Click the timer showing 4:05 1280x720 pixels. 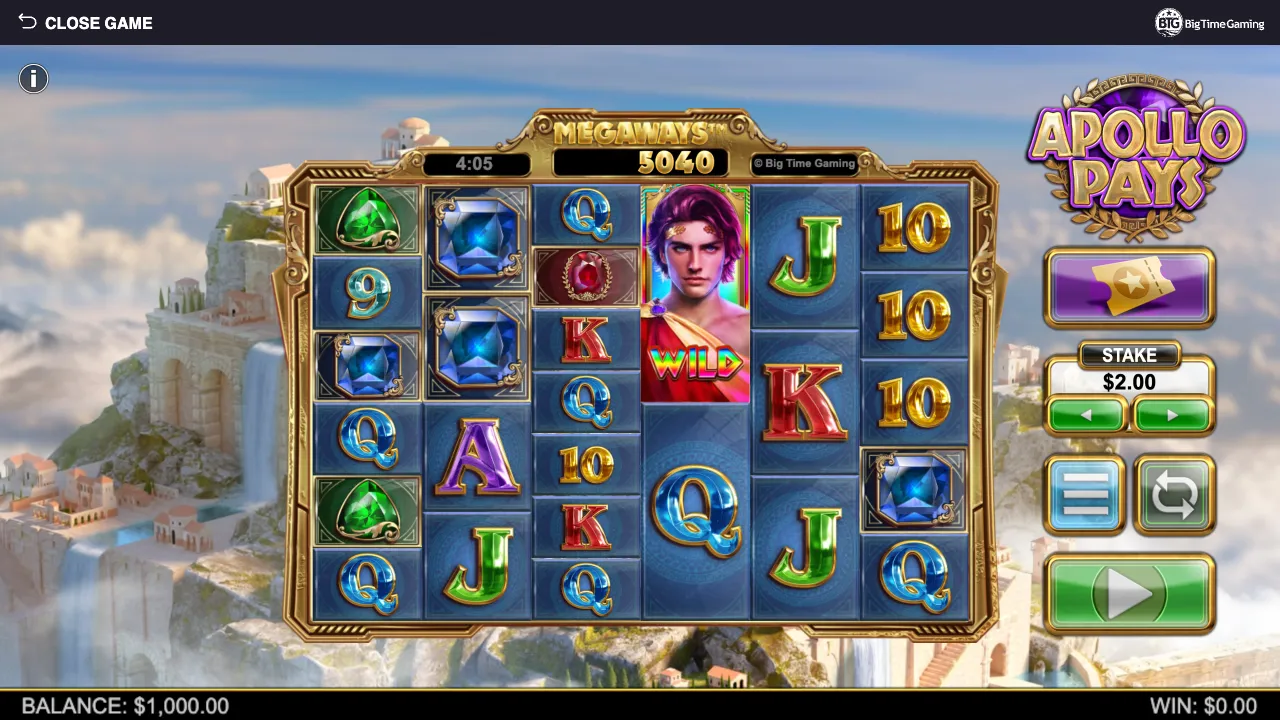pyautogui.click(x=477, y=163)
